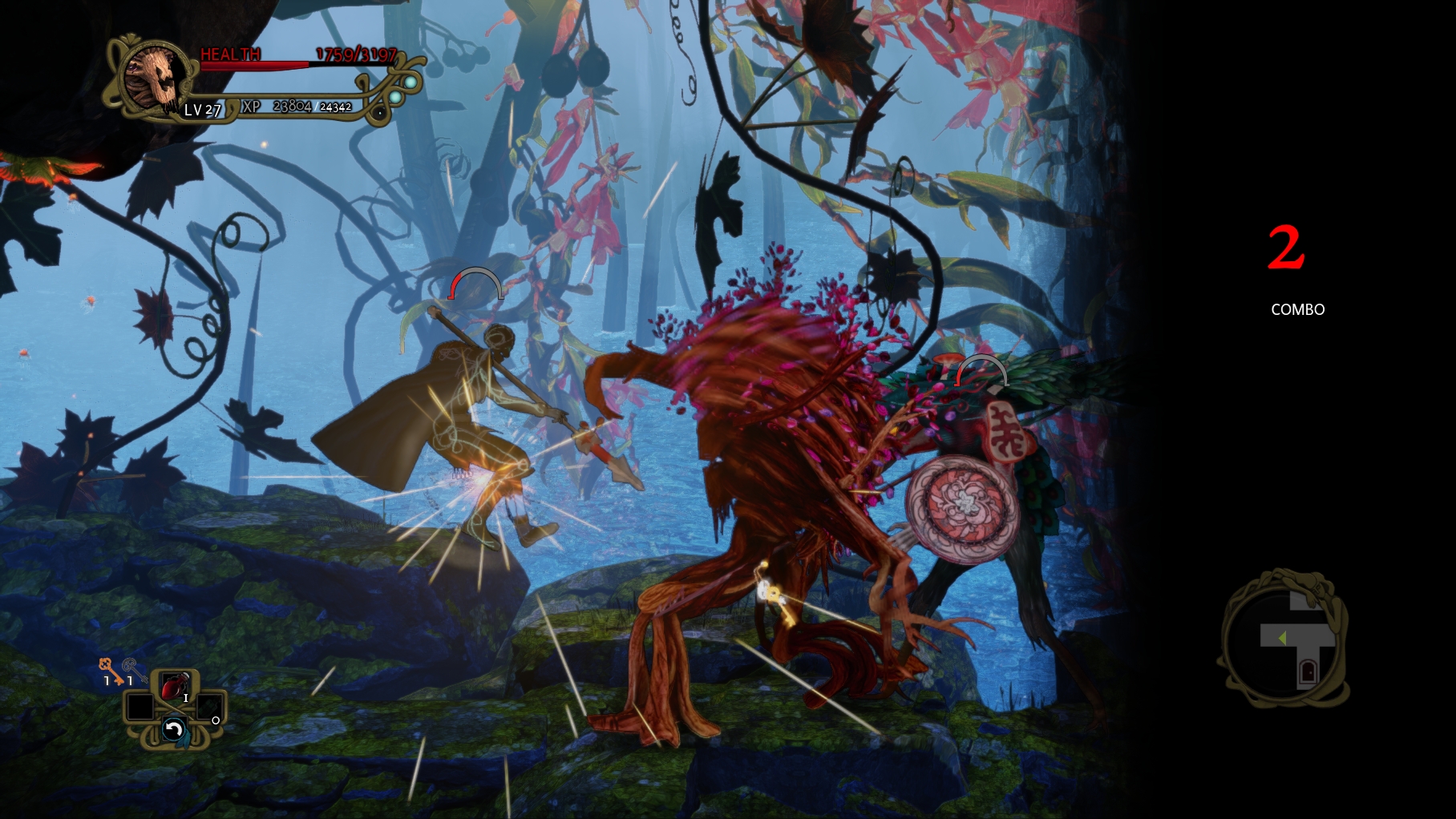Click the COMBO label text
The image size is (1456, 819).
[1296, 309]
